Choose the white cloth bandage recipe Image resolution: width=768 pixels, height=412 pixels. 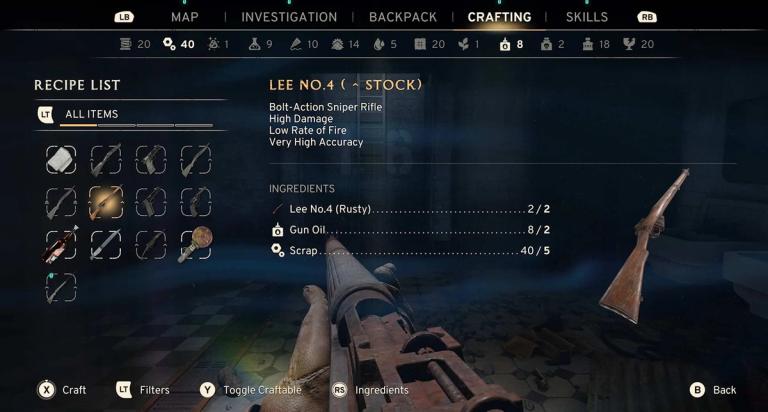(x=60, y=159)
